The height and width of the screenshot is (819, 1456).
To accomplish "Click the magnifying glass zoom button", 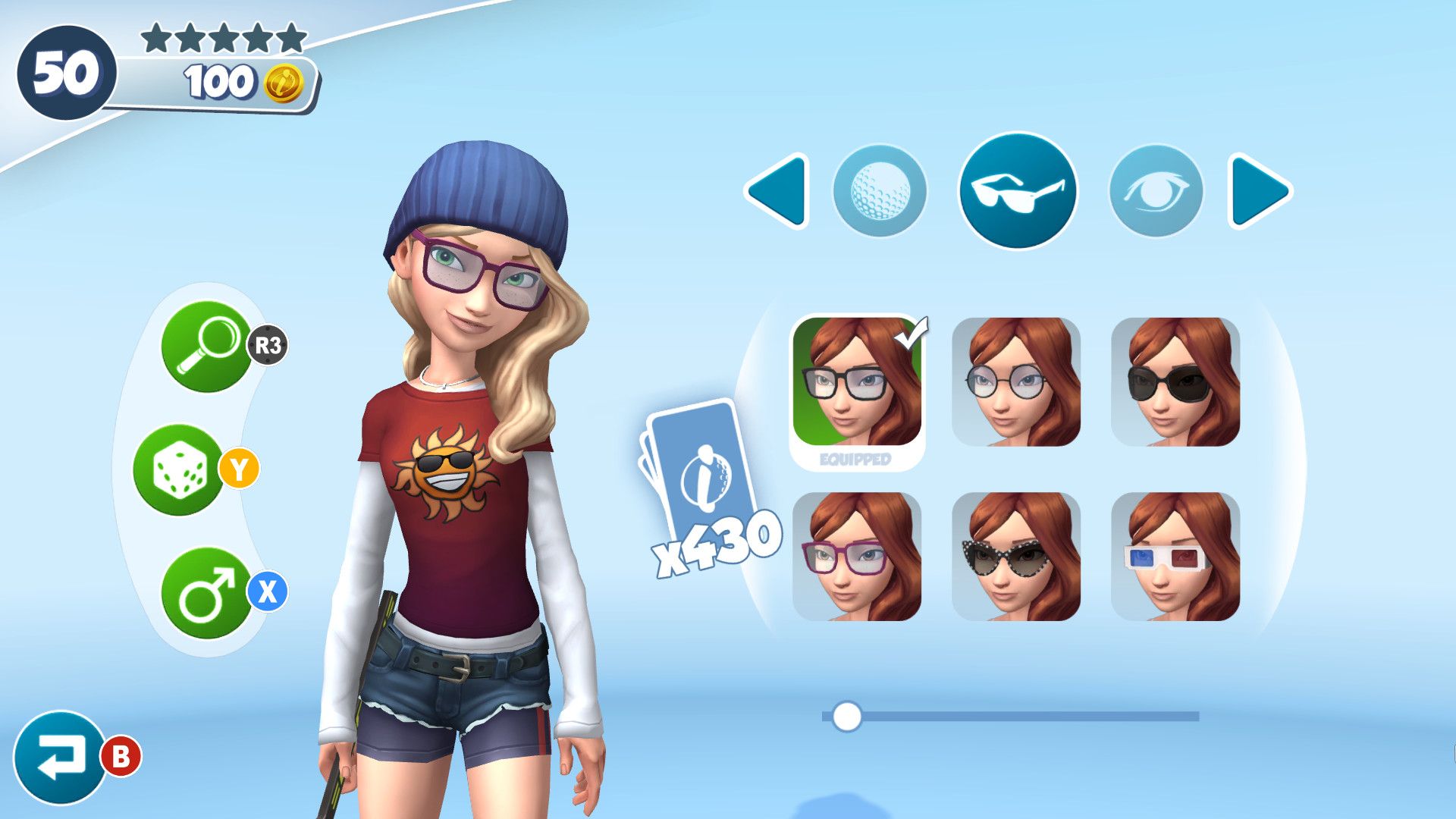I will pos(206,347).
